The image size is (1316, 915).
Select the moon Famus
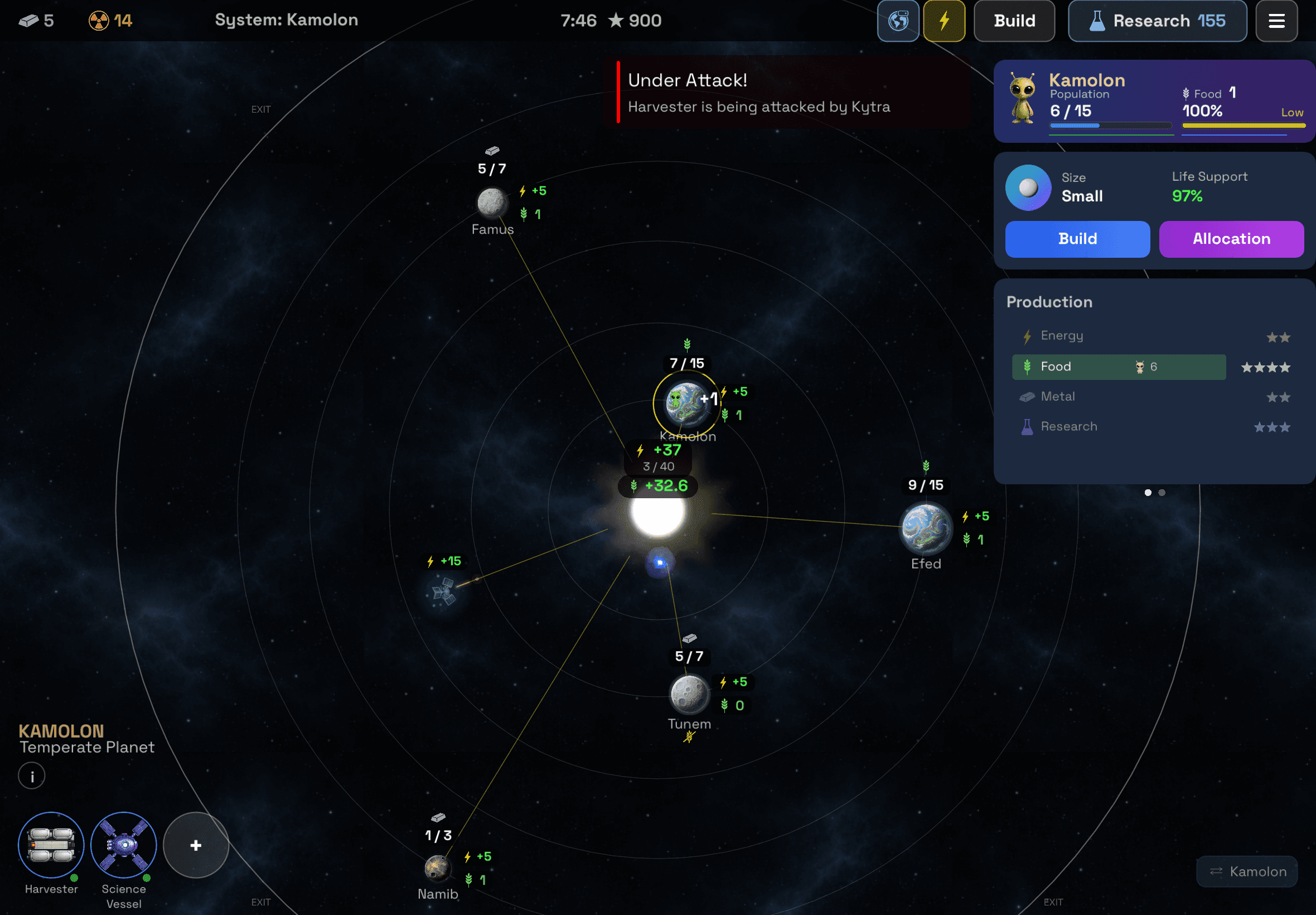point(492,203)
